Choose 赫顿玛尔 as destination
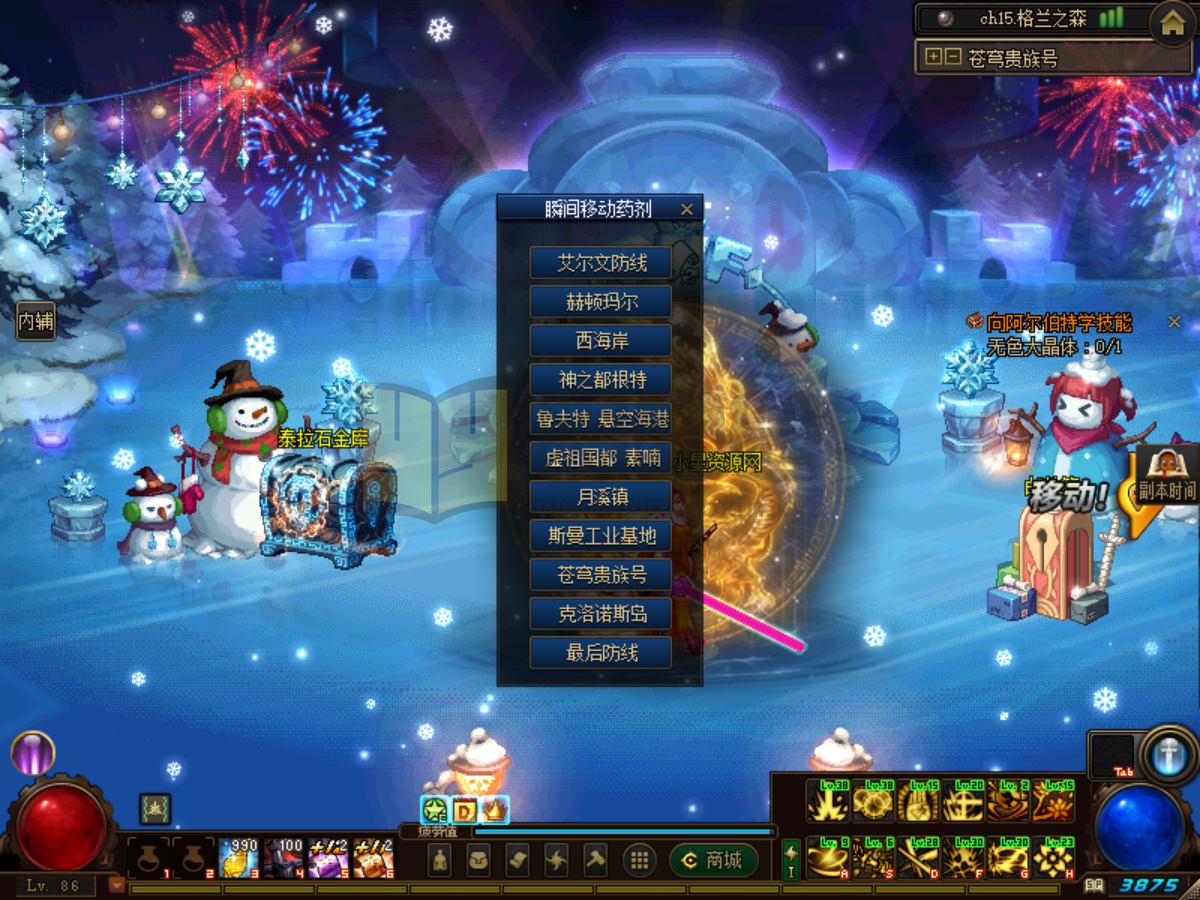This screenshot has height=900, width=1200. tap(601, 302)
